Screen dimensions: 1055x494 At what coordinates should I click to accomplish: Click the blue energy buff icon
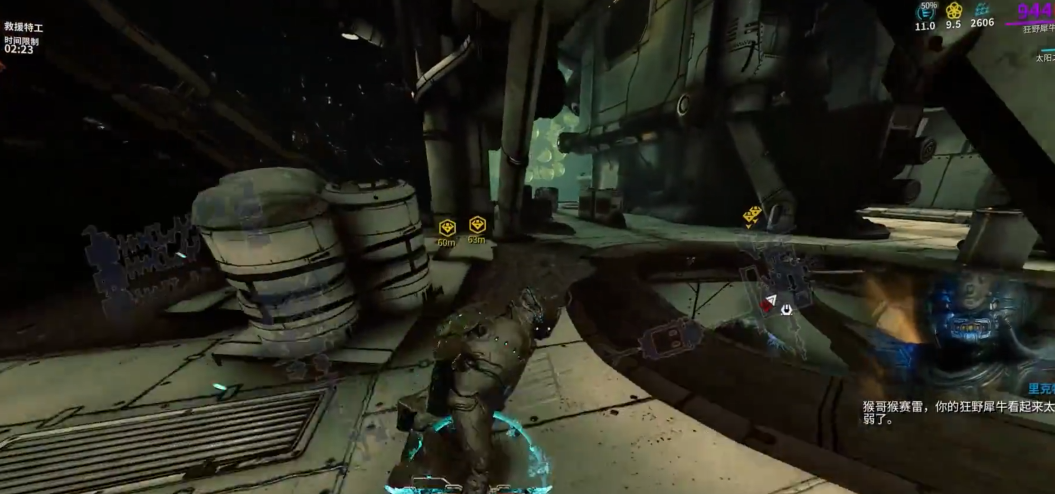pos(926,12)
